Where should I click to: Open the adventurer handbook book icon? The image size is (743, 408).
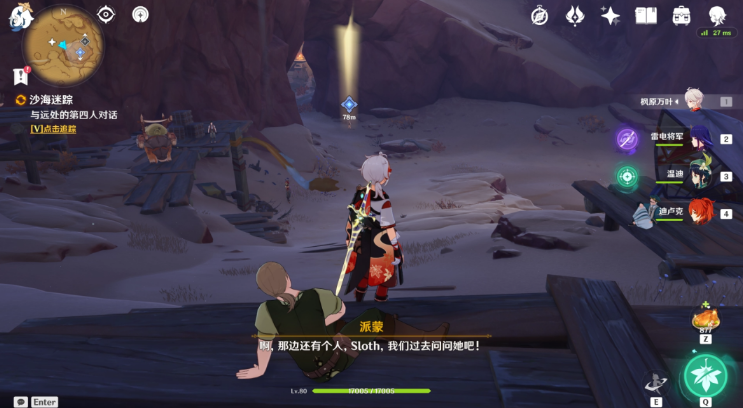646,15
